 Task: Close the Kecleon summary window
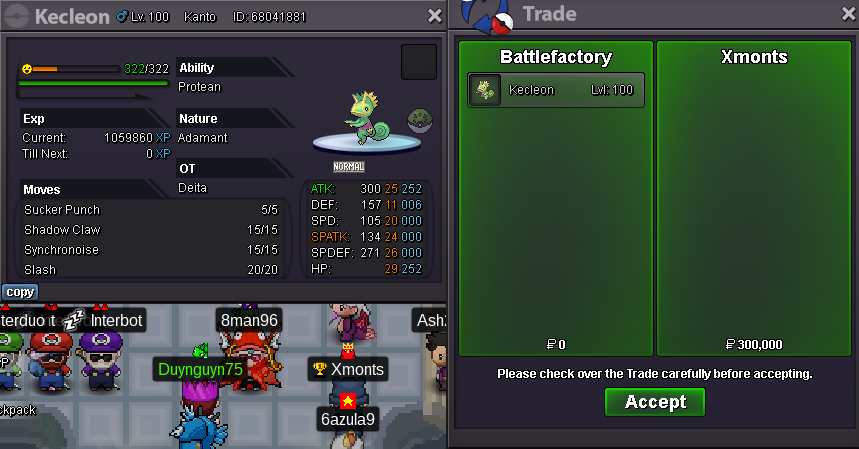point(434,16)
